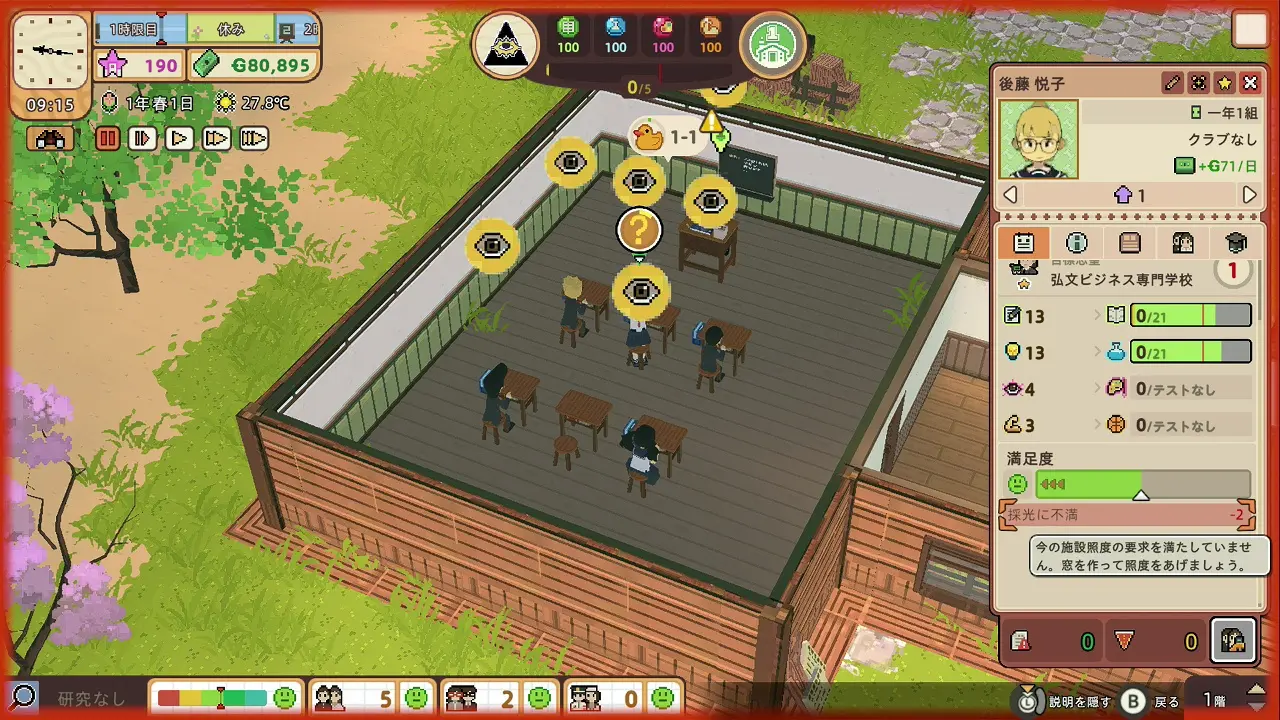Open the book tab in student panel

(1130, 243)
